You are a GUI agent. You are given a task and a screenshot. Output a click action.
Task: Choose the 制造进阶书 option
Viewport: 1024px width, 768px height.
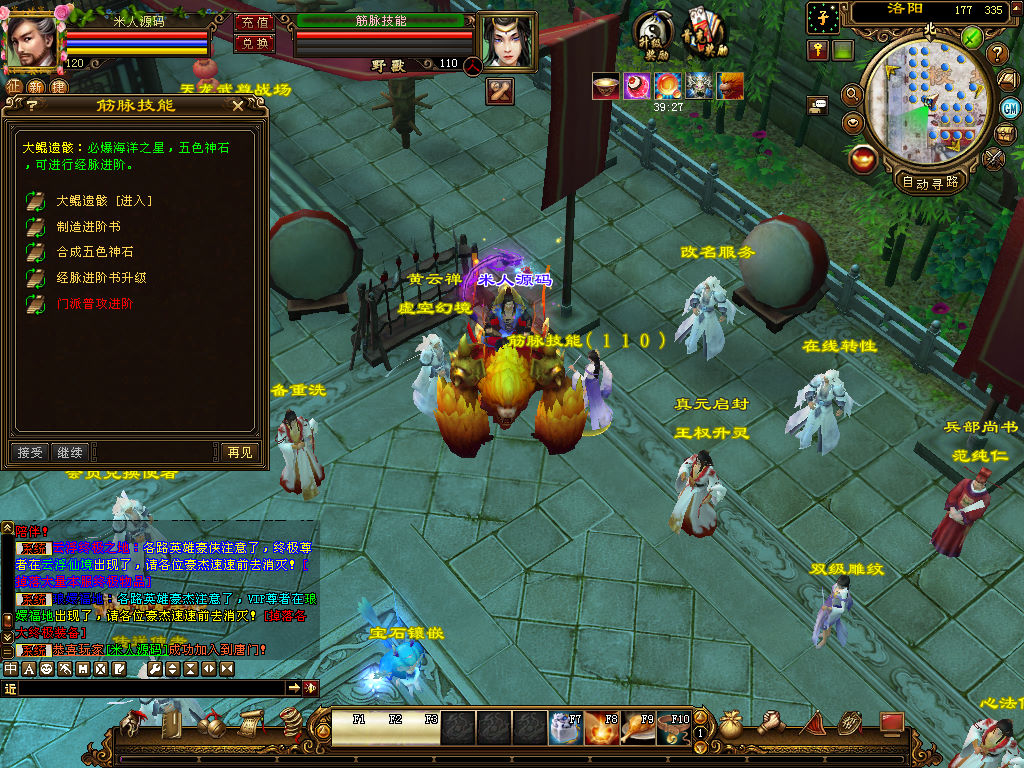pos(88,227)
